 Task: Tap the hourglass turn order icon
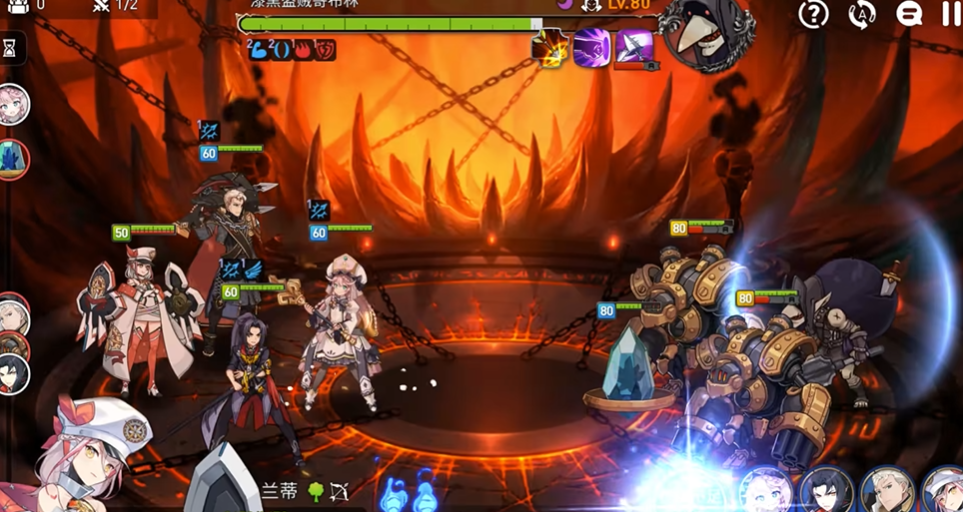(10, 47)
